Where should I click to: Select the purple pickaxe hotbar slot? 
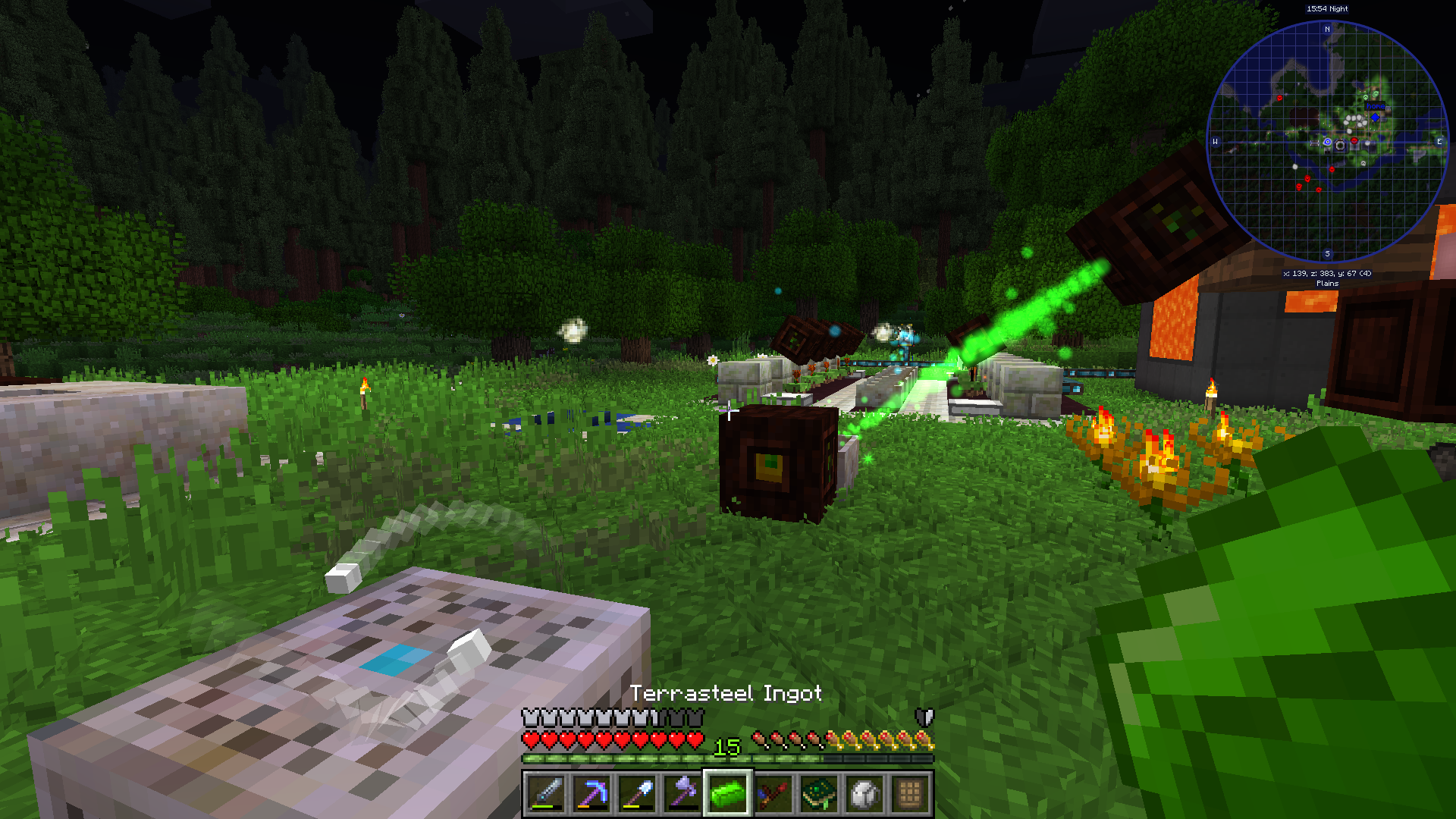tap(591, 794)
